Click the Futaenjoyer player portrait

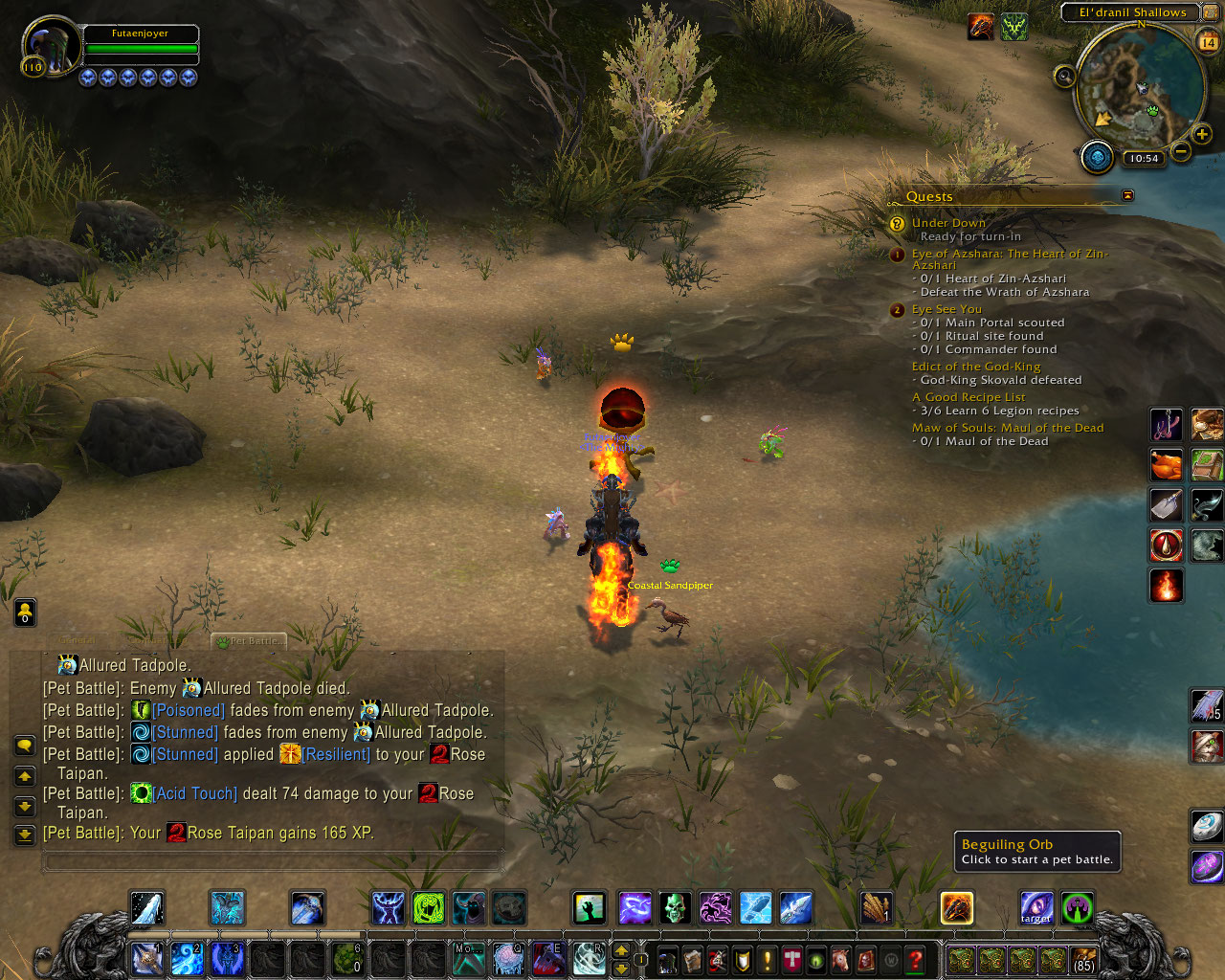tap(50, 48)
